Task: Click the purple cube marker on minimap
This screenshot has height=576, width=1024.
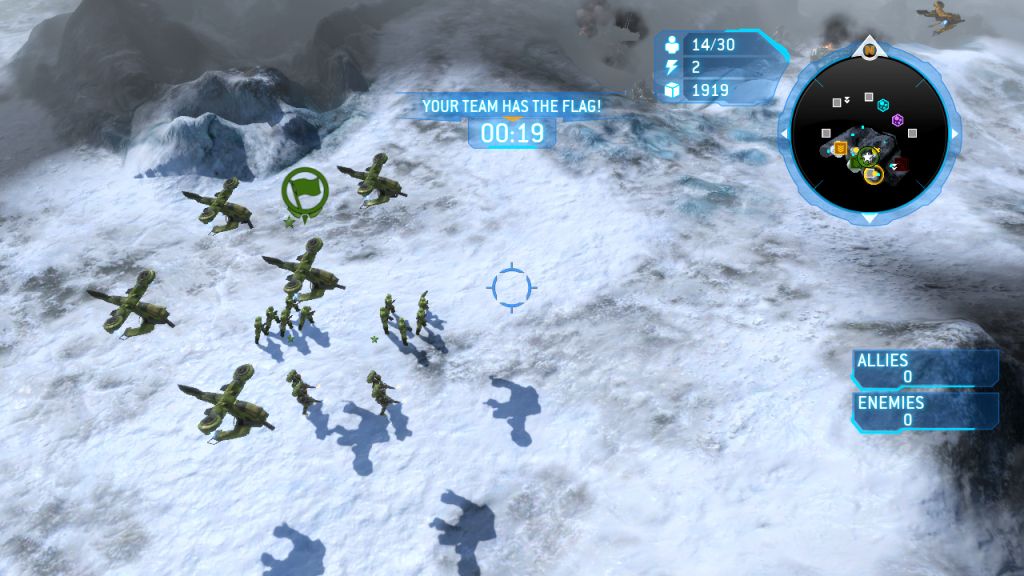Action: 898,120
